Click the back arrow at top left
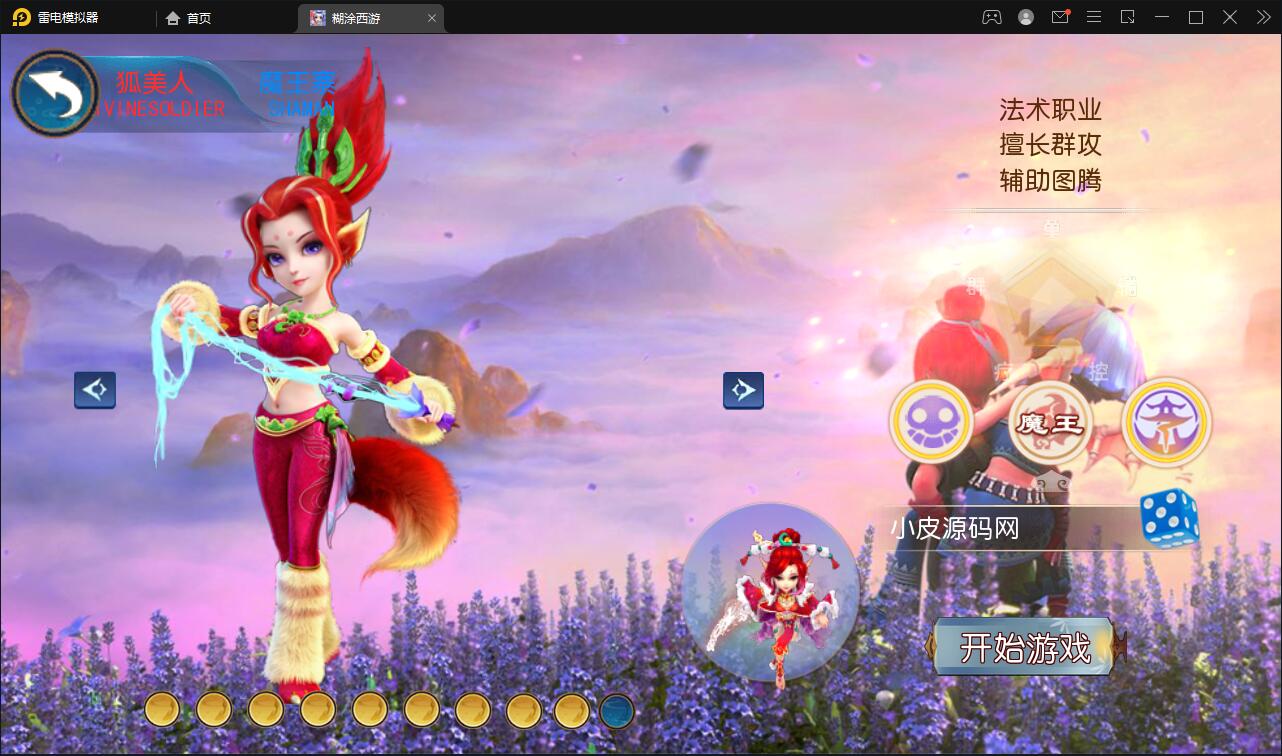Viewport: 1282px width, 756px height. coord(57,92)
